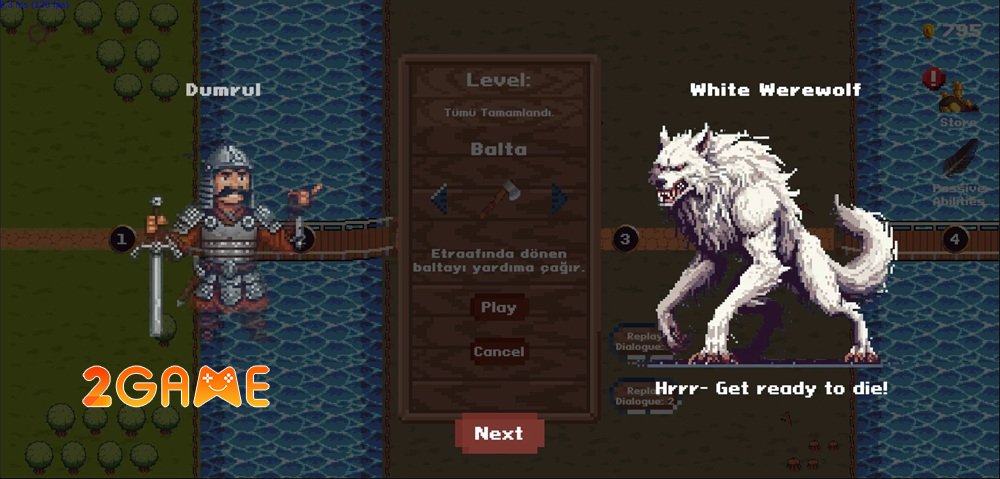1000x479 pixels.
Task: Start the level with the Play button
Action: click(x=498, y=307)
